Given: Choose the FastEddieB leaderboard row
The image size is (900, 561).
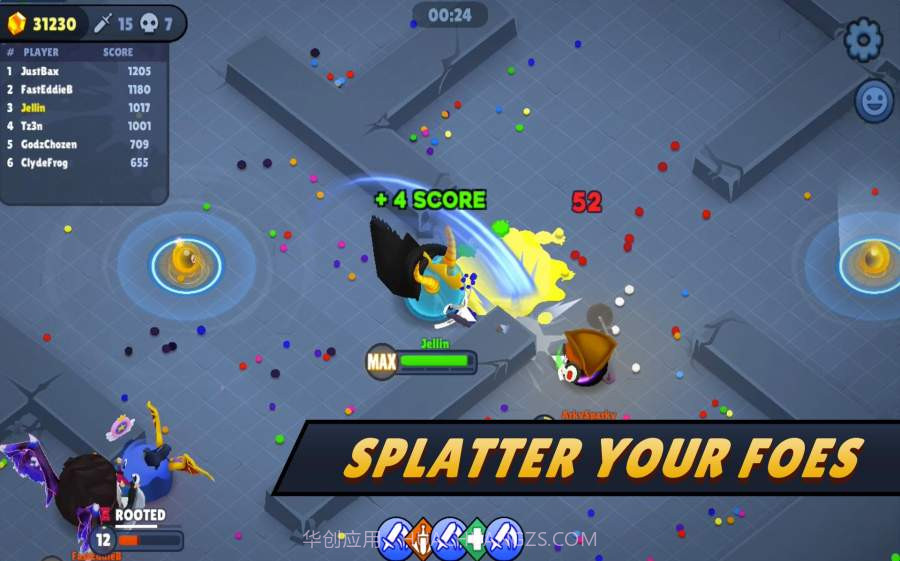Looking at the screenshot, I should [80, 90].
